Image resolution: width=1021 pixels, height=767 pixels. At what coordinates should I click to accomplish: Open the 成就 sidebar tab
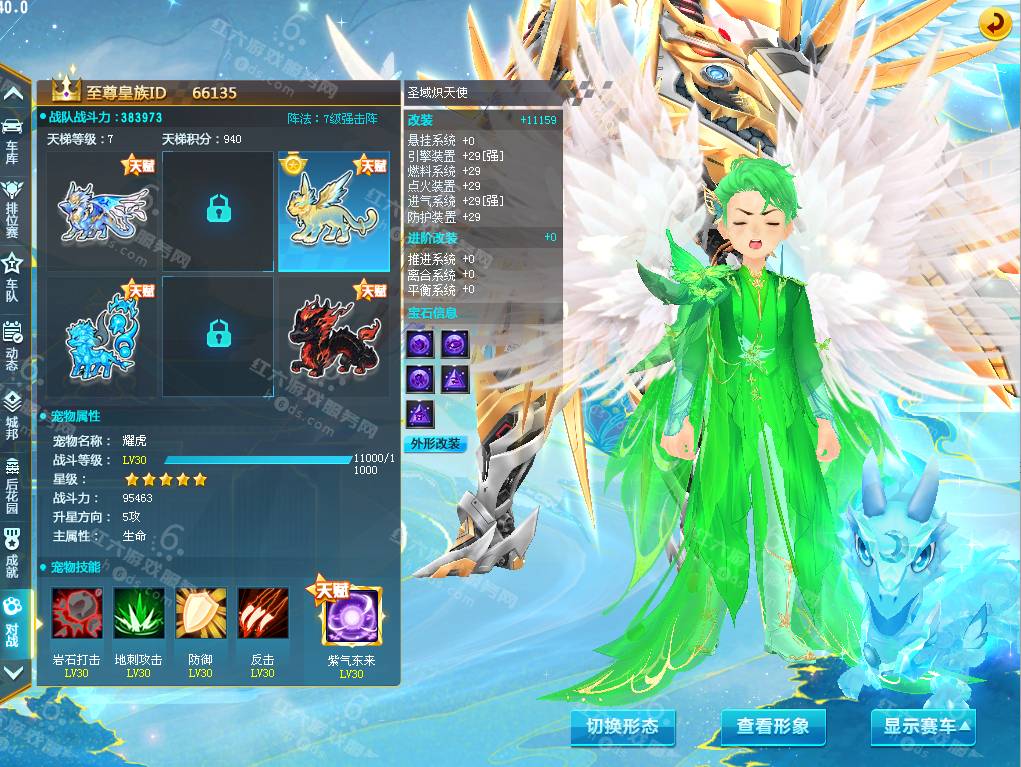[x=13, y=552]
